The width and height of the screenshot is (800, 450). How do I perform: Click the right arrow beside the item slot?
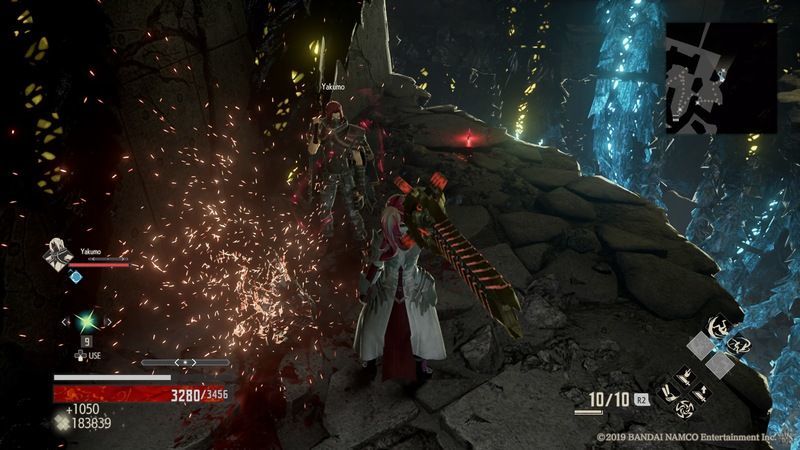108,321
